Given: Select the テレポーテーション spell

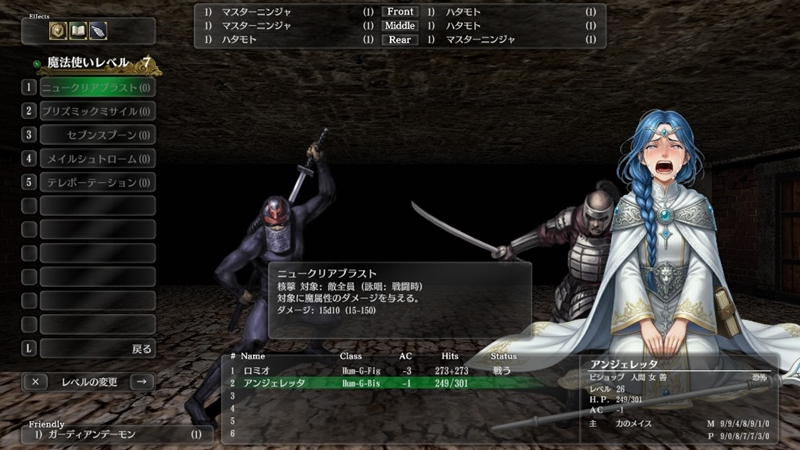Looking at the screenshot, I should 97,182.
